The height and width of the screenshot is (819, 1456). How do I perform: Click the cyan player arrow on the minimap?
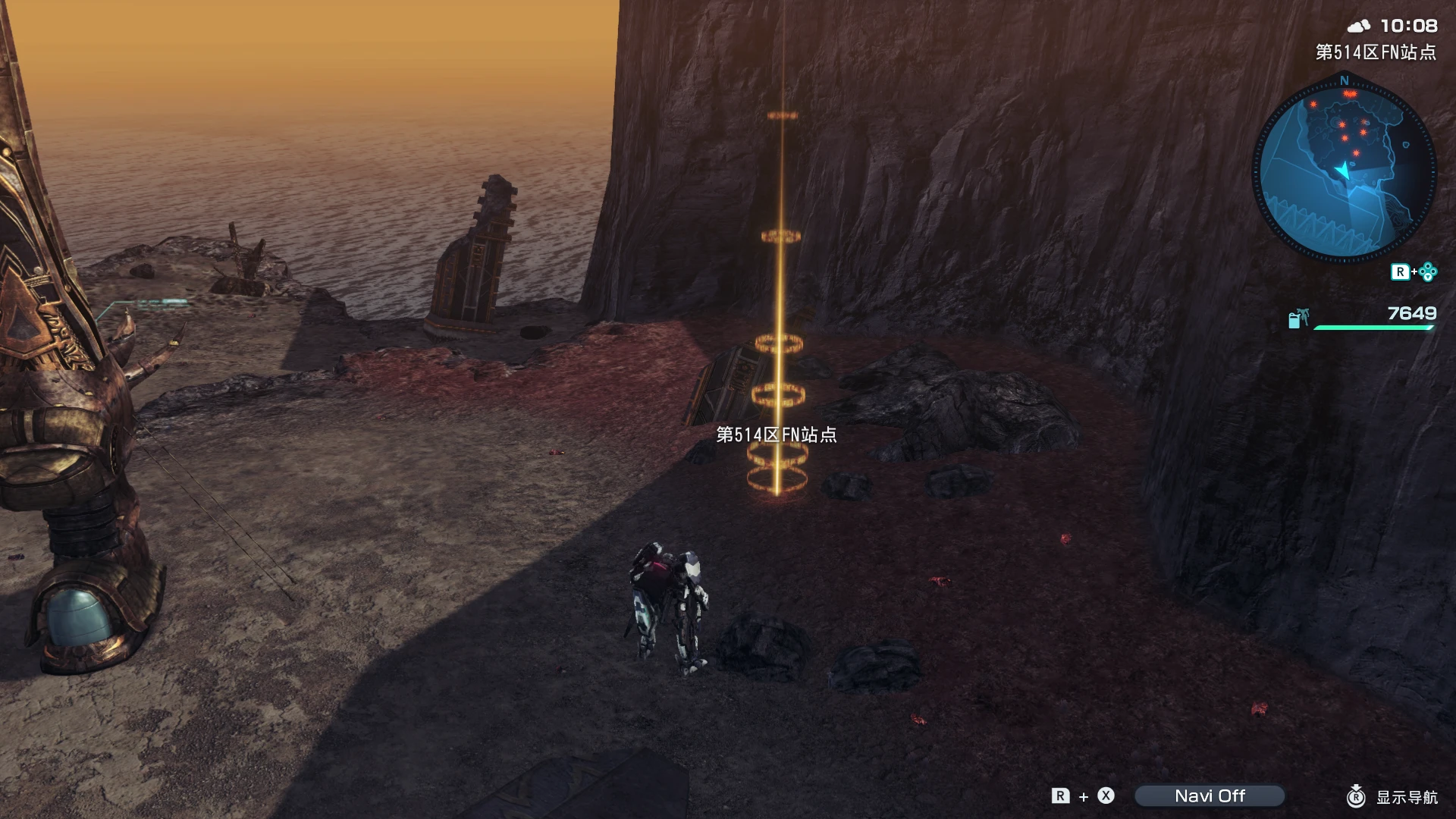[1343, 171]
